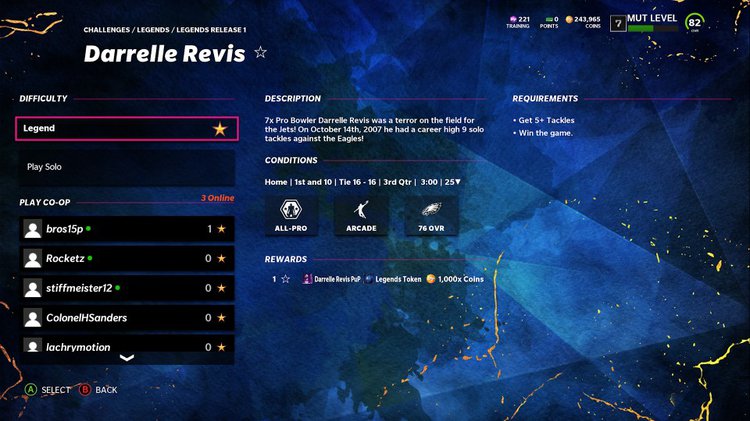Screen dimensions: 750x421
Task: Choose Play Solo
Action: [x=127, y=167]
